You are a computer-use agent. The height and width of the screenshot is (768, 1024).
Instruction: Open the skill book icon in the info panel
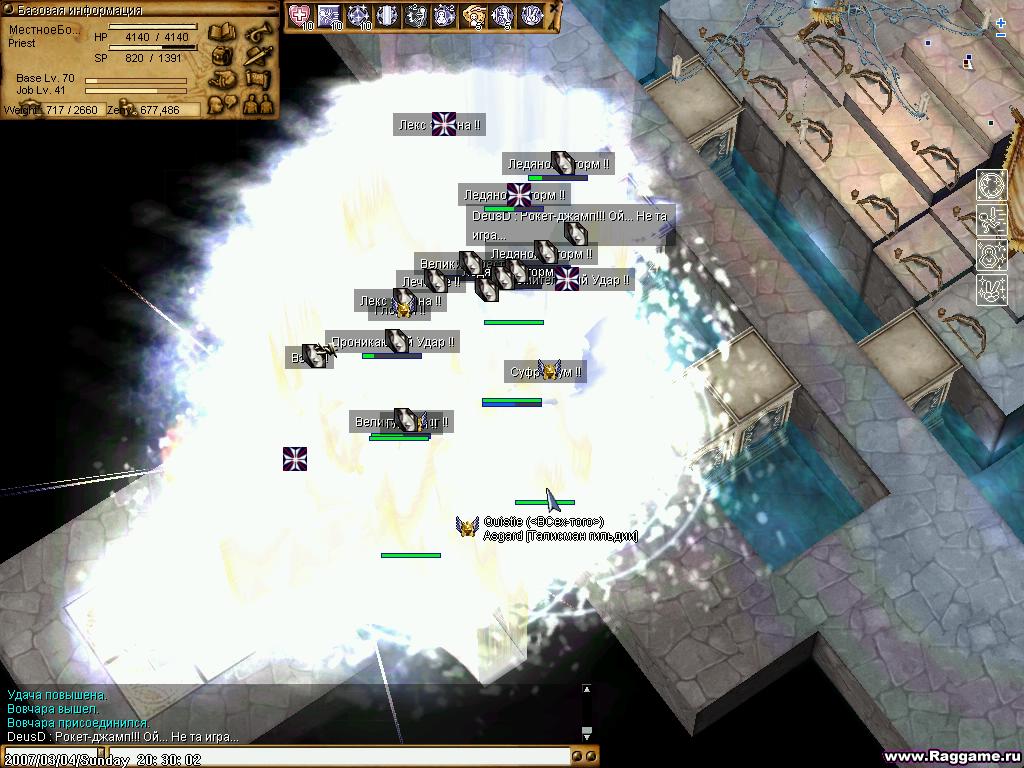coord(221,33)
